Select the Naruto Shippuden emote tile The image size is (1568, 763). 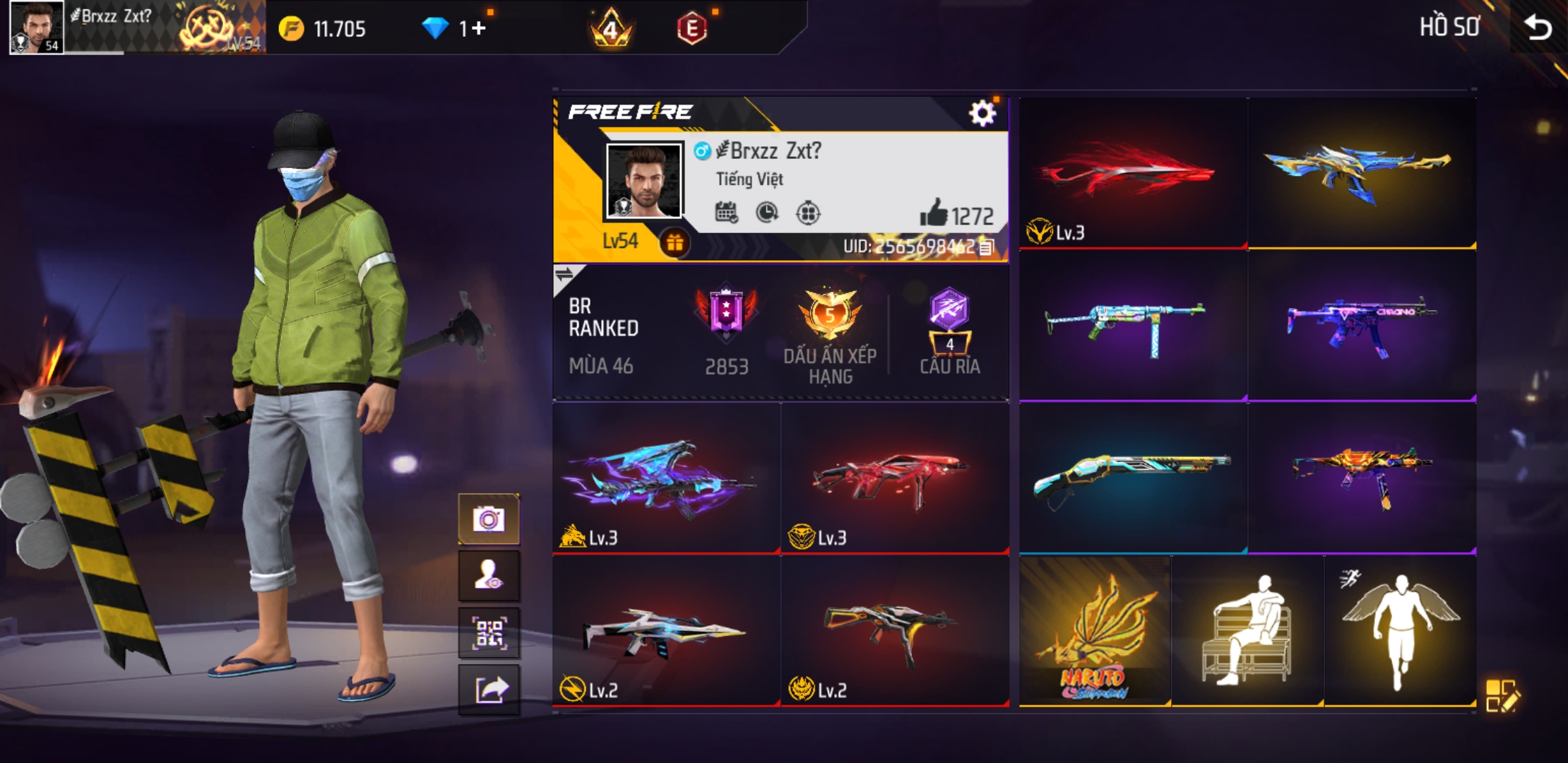tap(1094, 631)
